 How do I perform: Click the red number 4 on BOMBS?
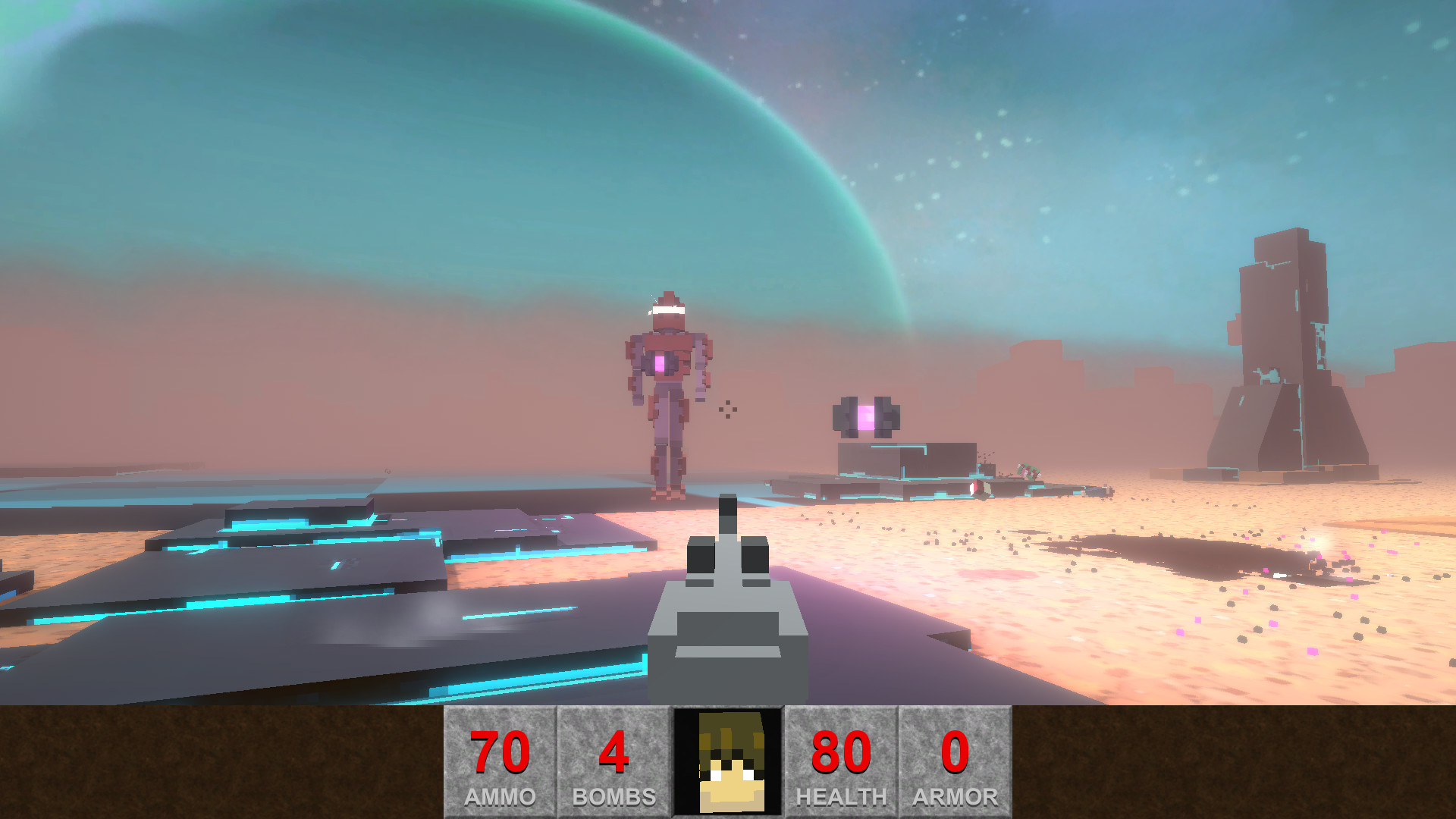coord(613,751)
